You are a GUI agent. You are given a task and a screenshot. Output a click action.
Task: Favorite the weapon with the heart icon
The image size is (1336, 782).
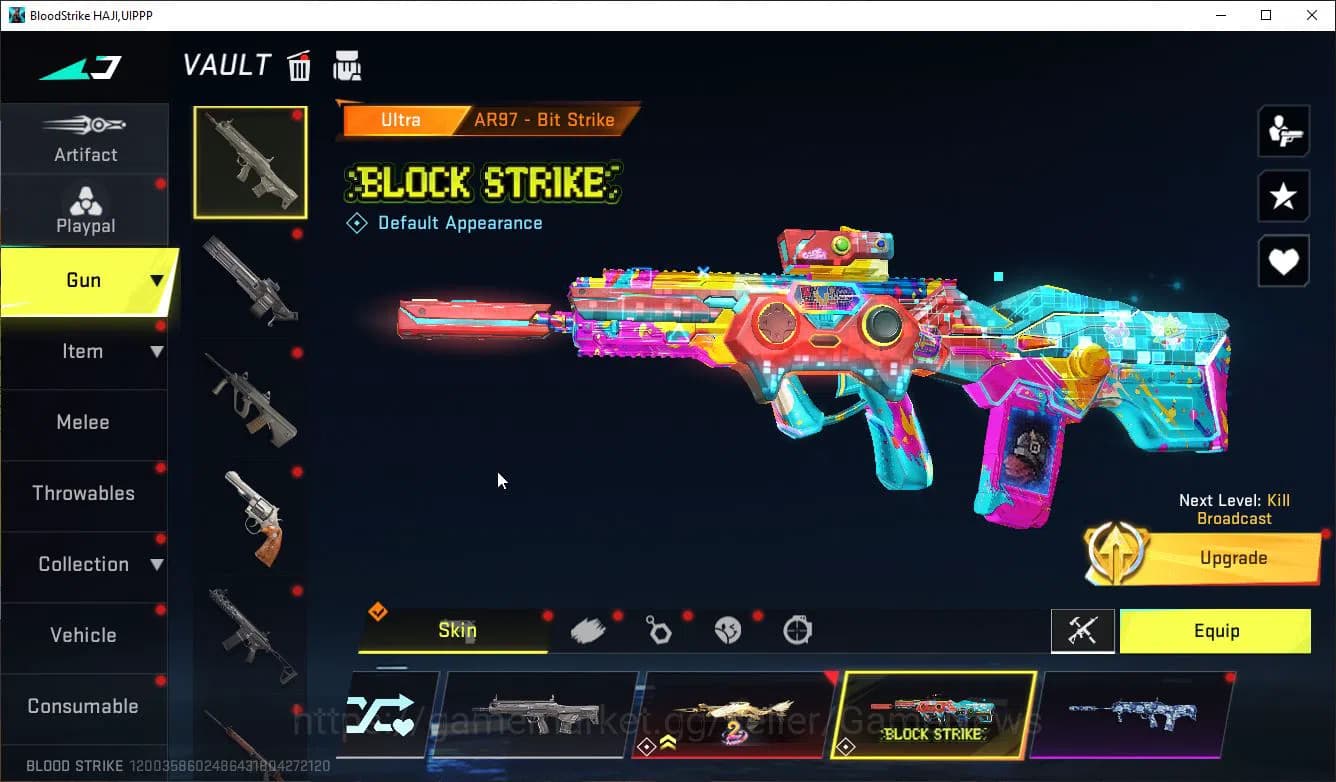[1284, 262]
